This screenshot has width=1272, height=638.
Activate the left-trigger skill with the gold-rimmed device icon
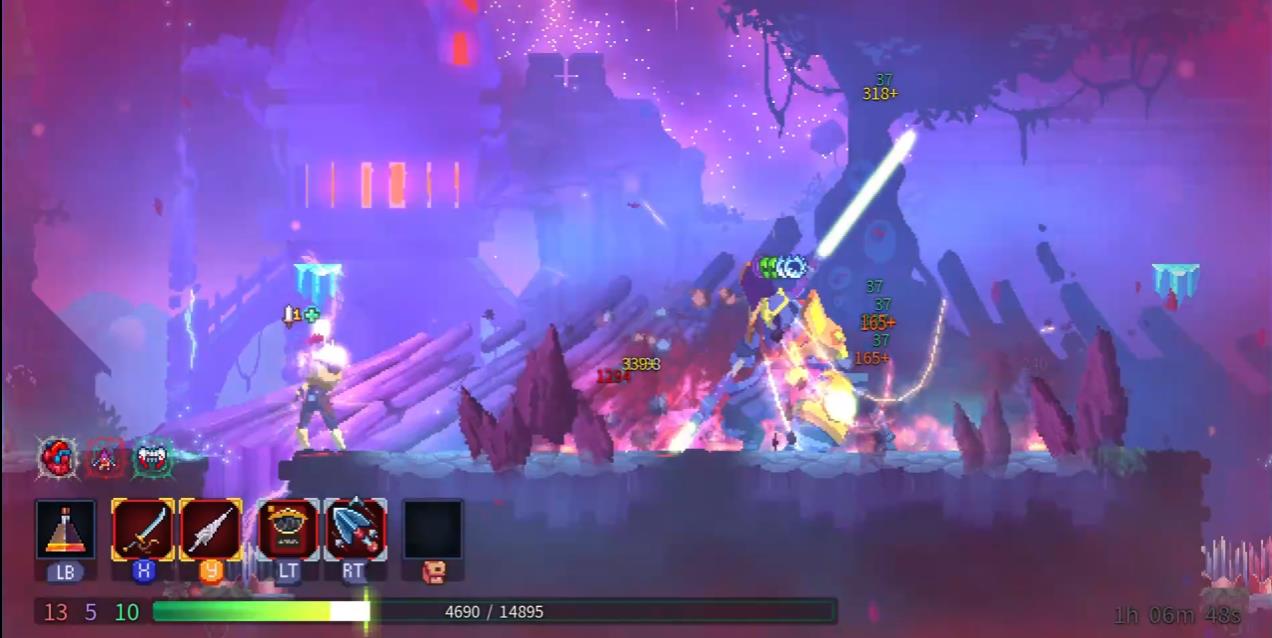tap(288, 530)
